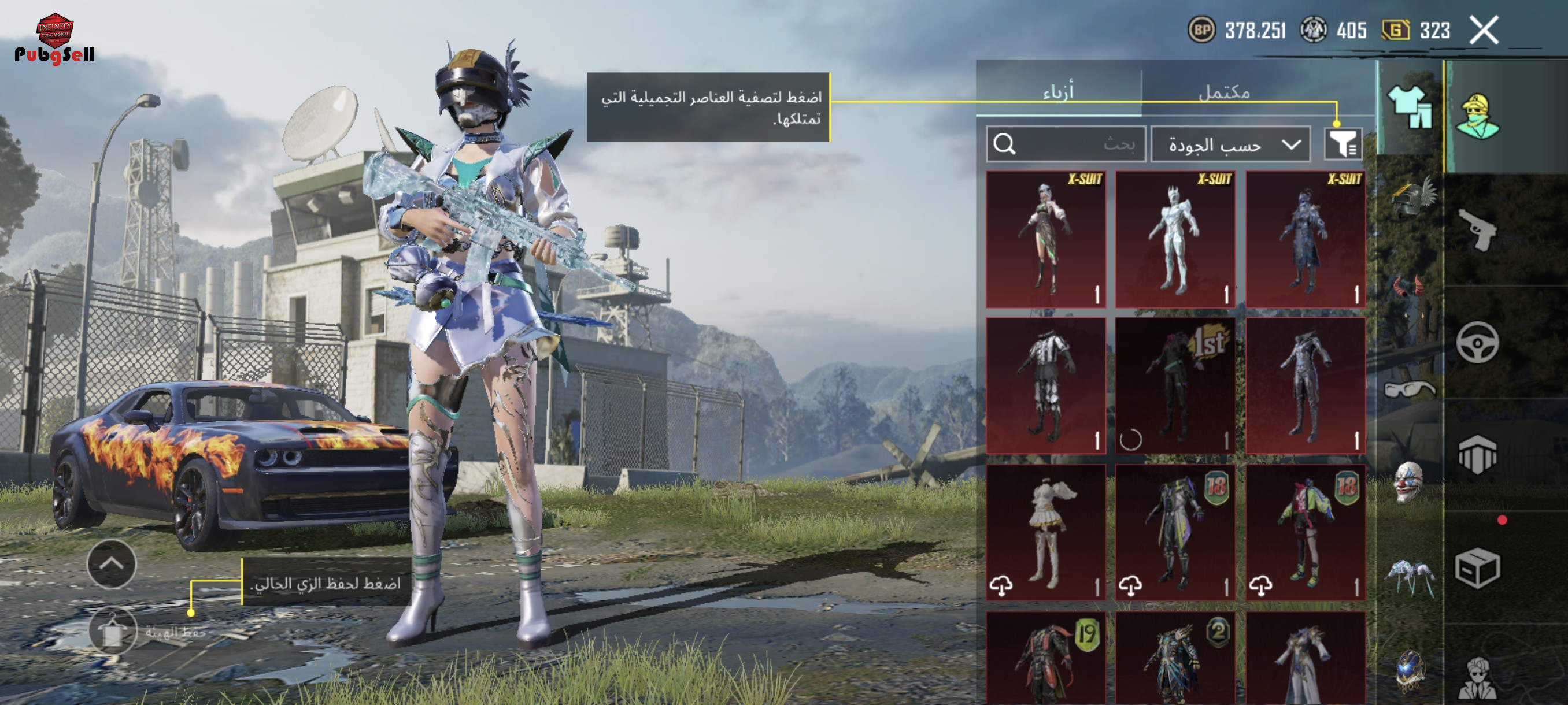Open the clothing shirt-and-pants category

pyautogui.click(x=1409, y=107)
